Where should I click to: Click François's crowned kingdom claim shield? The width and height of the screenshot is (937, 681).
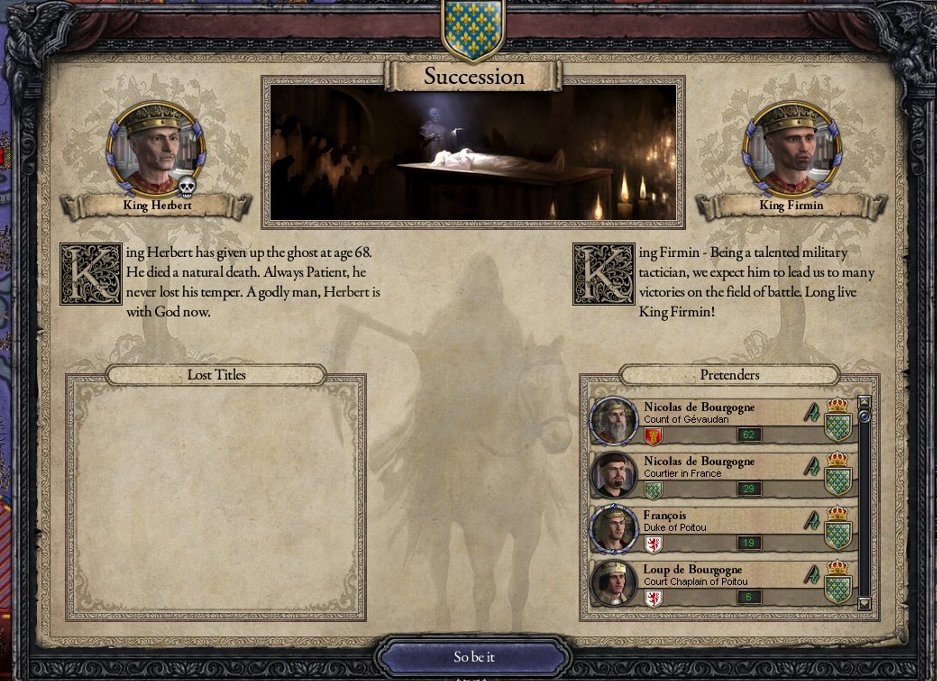point(837,529)
